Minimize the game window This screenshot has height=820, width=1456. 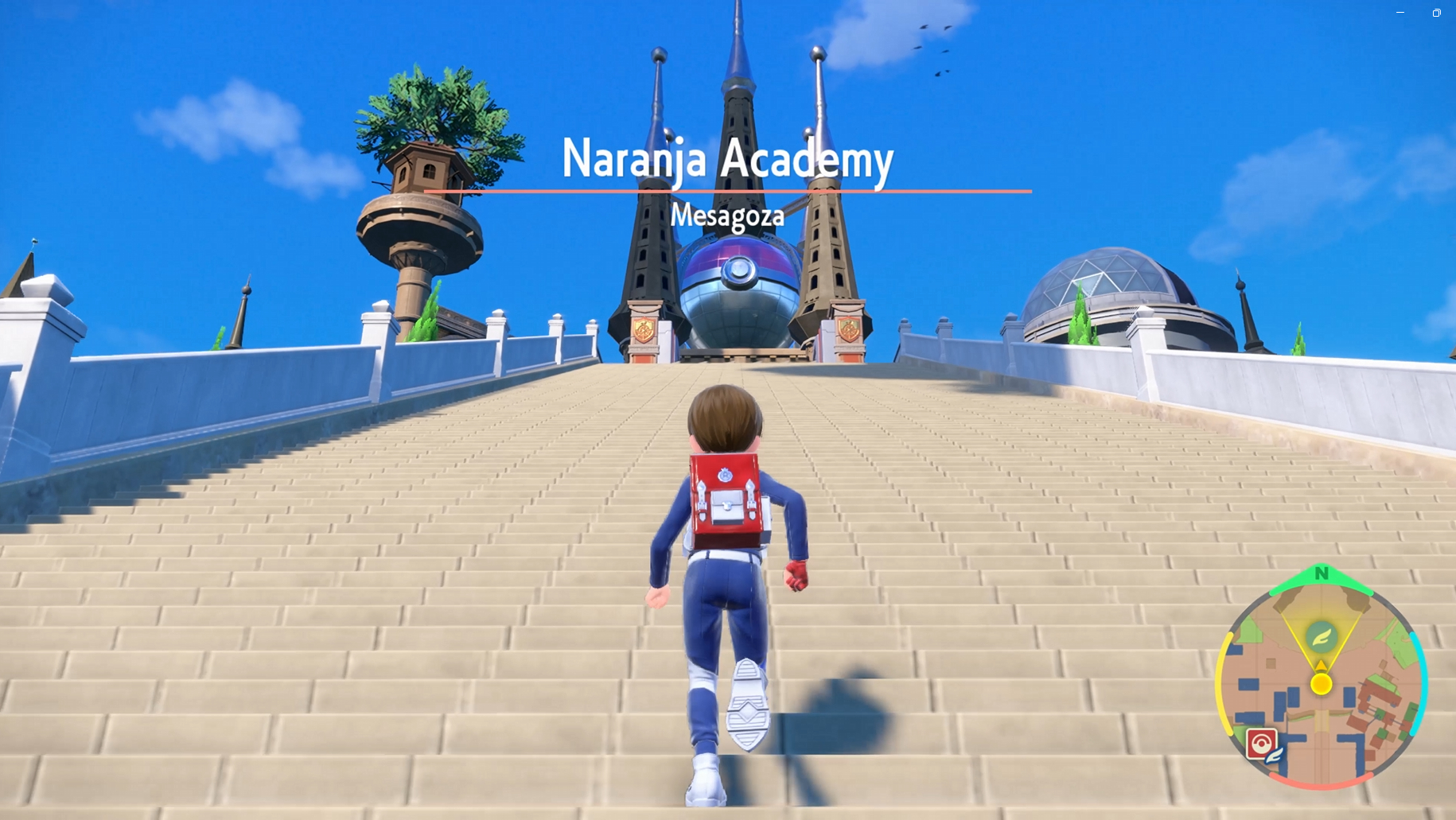[1400, 13]
